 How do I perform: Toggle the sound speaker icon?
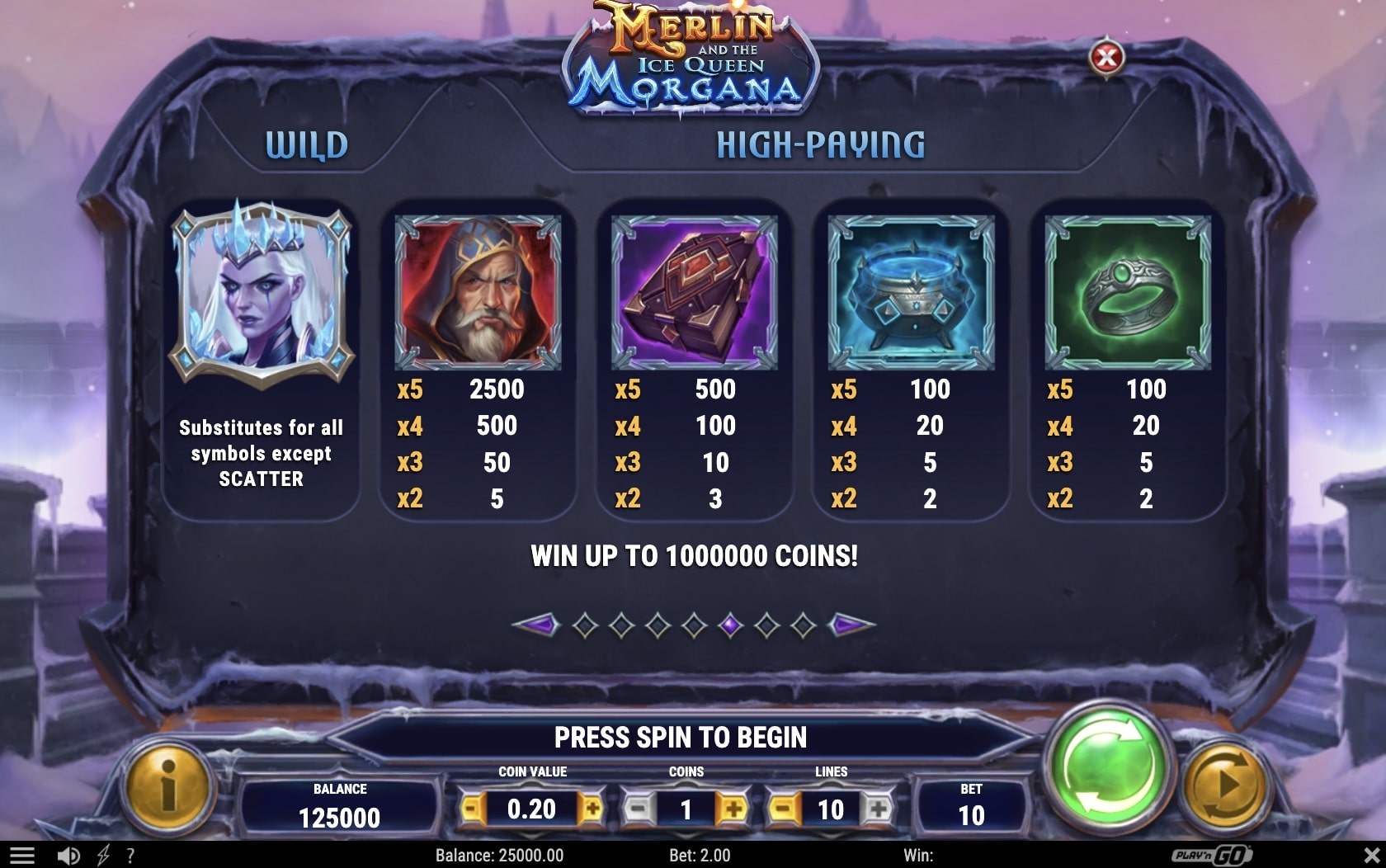pos(68,856)
